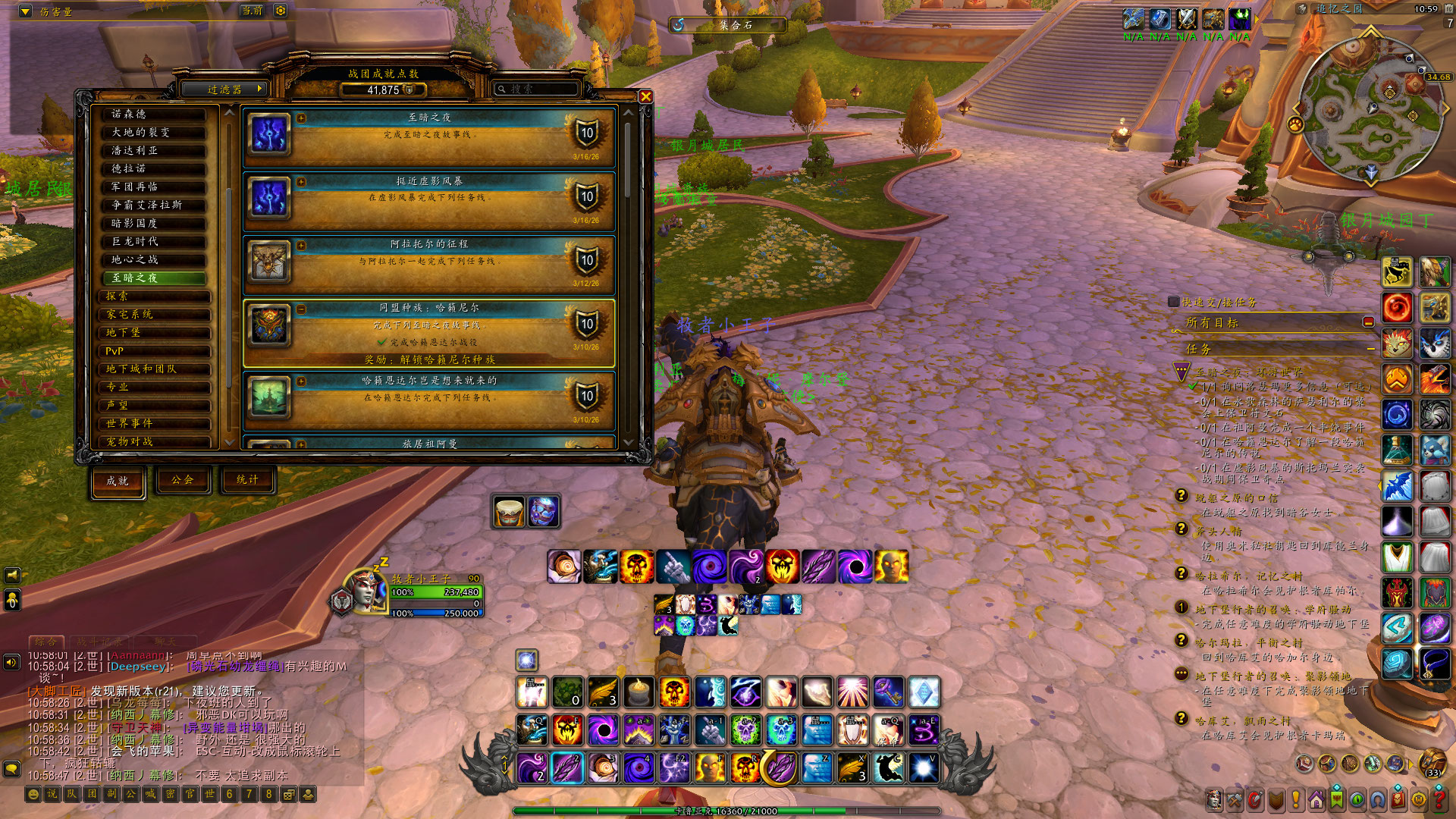The image size is (1456, 819).
Task: Switch to the 统计 tab
Action: (x=247, y=480)
